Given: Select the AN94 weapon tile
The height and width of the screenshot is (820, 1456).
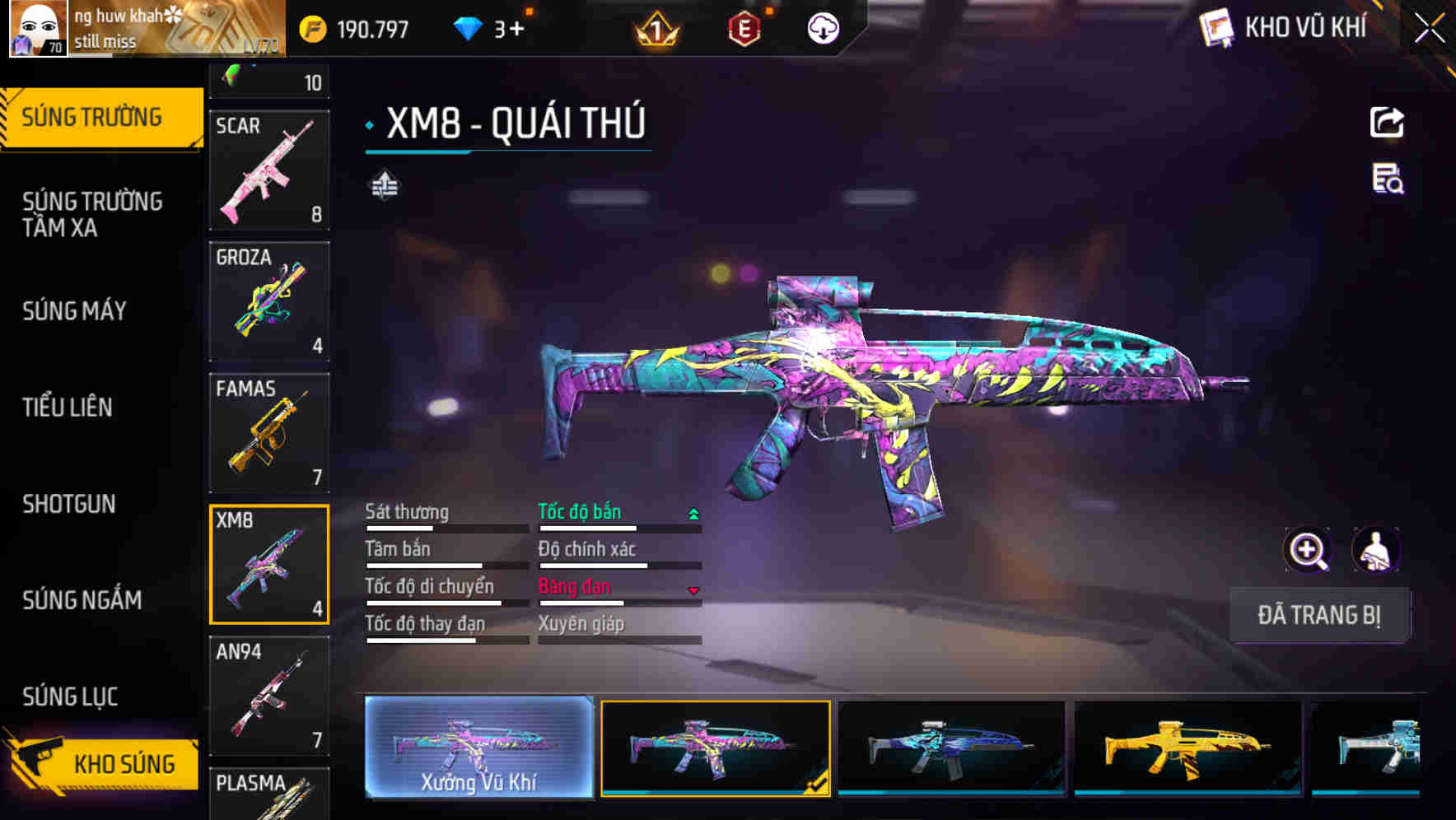Looking at the screenshot, I should (269, 696).
